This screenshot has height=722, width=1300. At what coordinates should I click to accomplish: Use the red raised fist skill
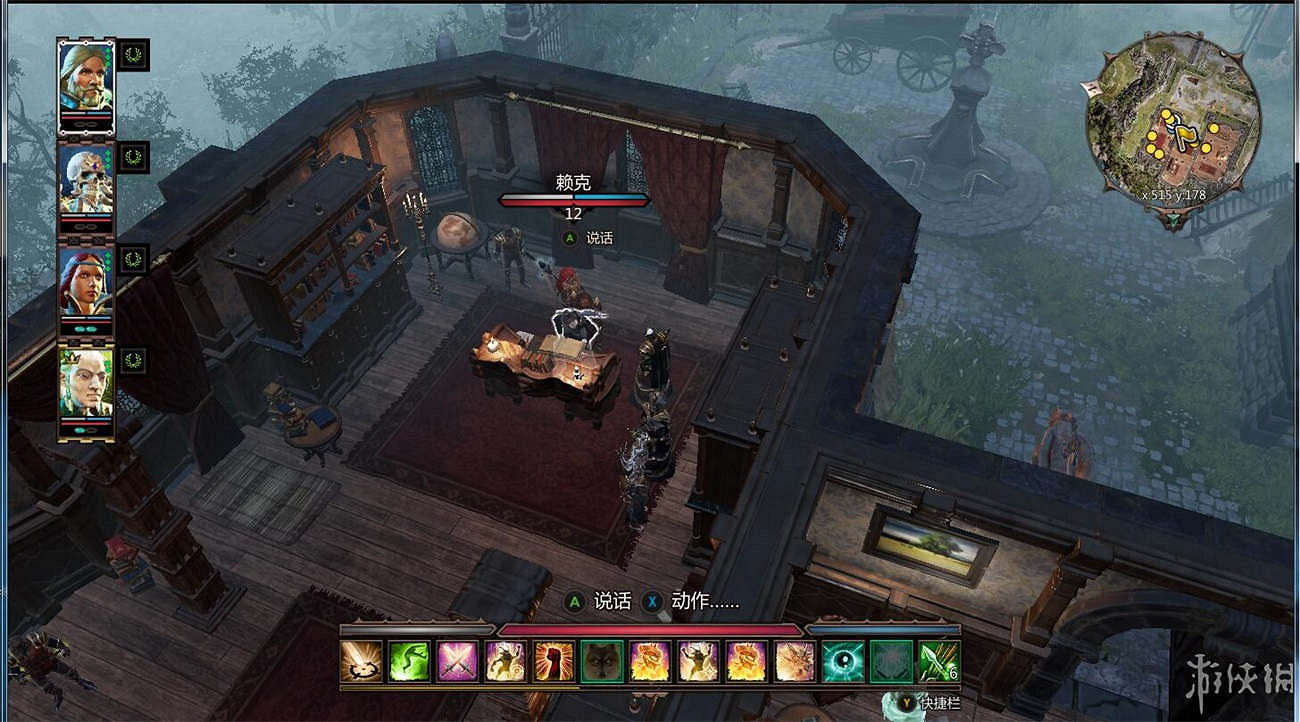(553, 661)
